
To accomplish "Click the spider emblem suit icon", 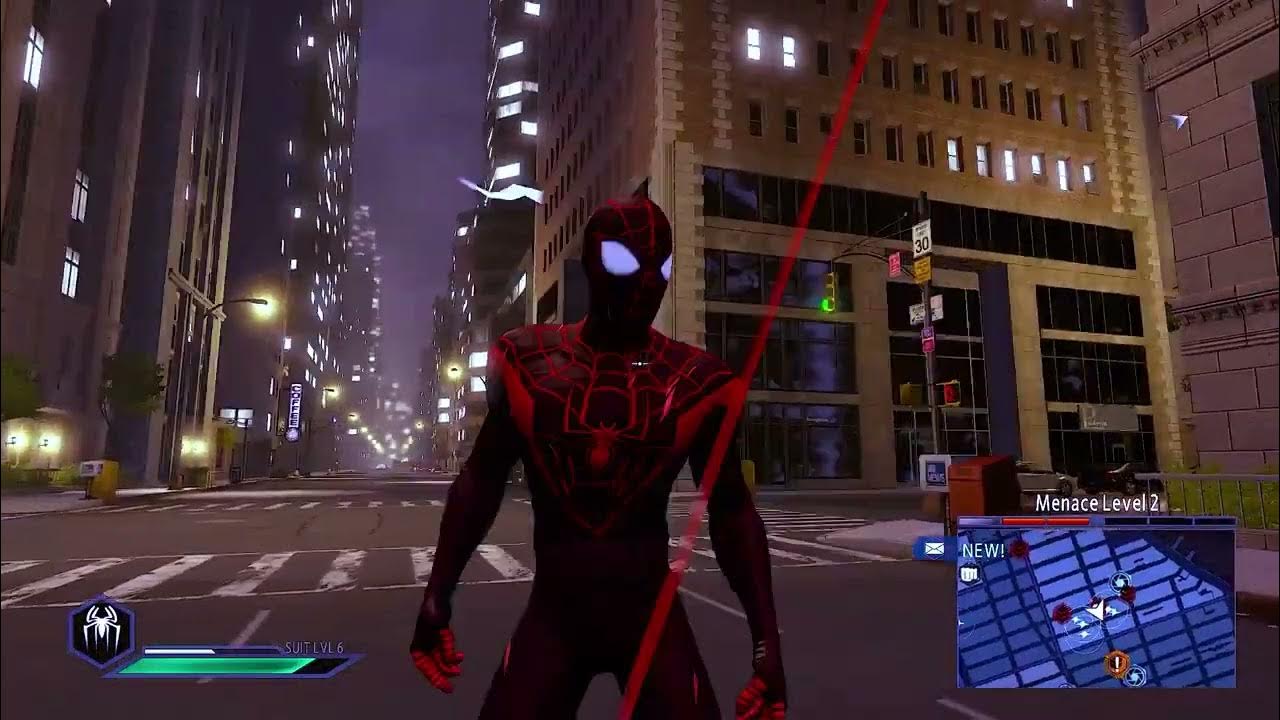I will 101,632.
